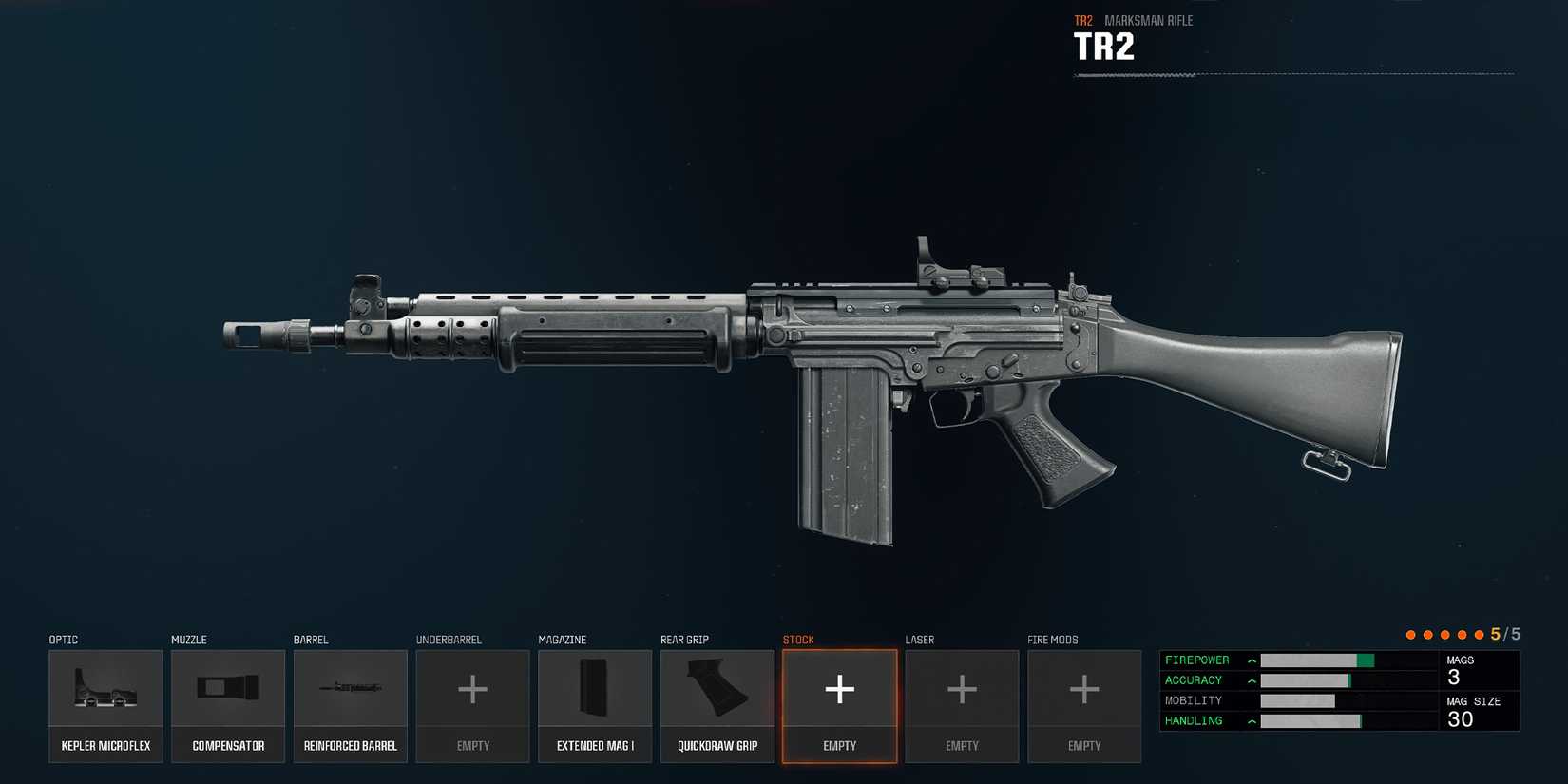This screenshot has height=784, width=1568.
Task: Click the plus icon in the highlighted Stock slot
Action: [x=839, y=690]
